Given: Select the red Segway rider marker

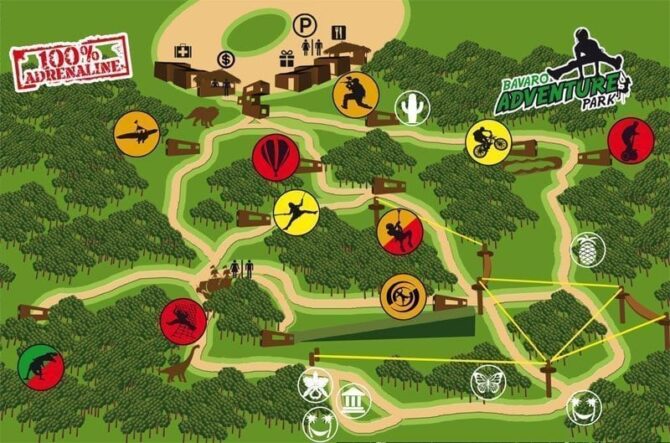Looking at the screenshot, I should (630, 140).
